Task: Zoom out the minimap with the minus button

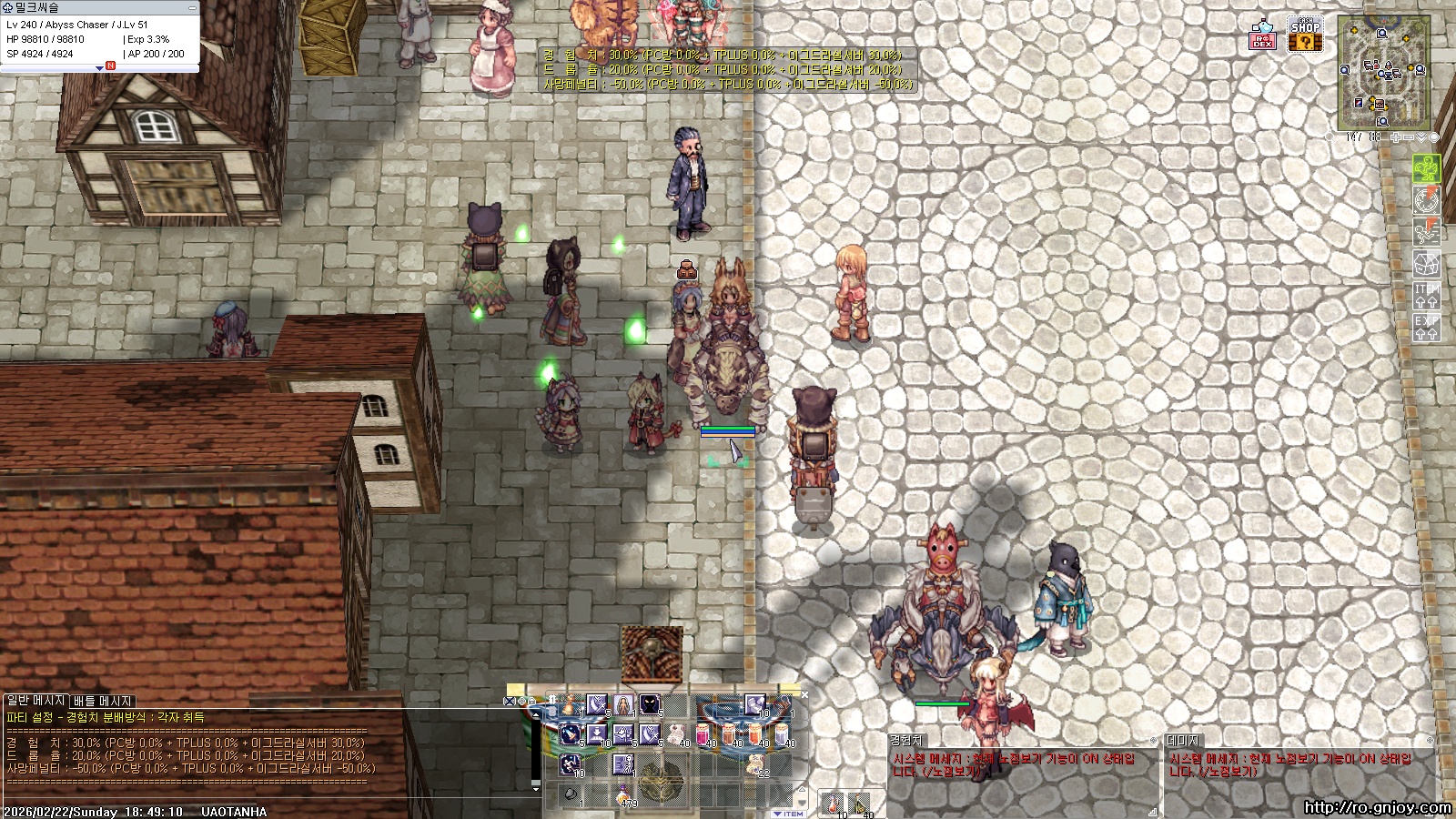Action: point(1409,137)
